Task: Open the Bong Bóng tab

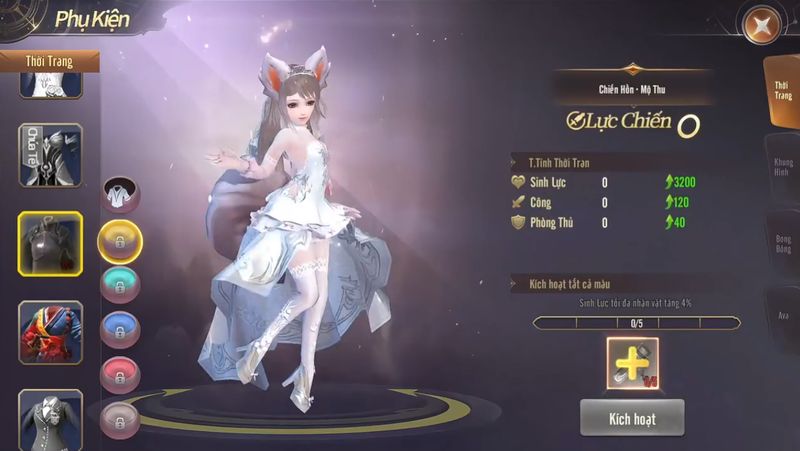Action: (782, 246)
